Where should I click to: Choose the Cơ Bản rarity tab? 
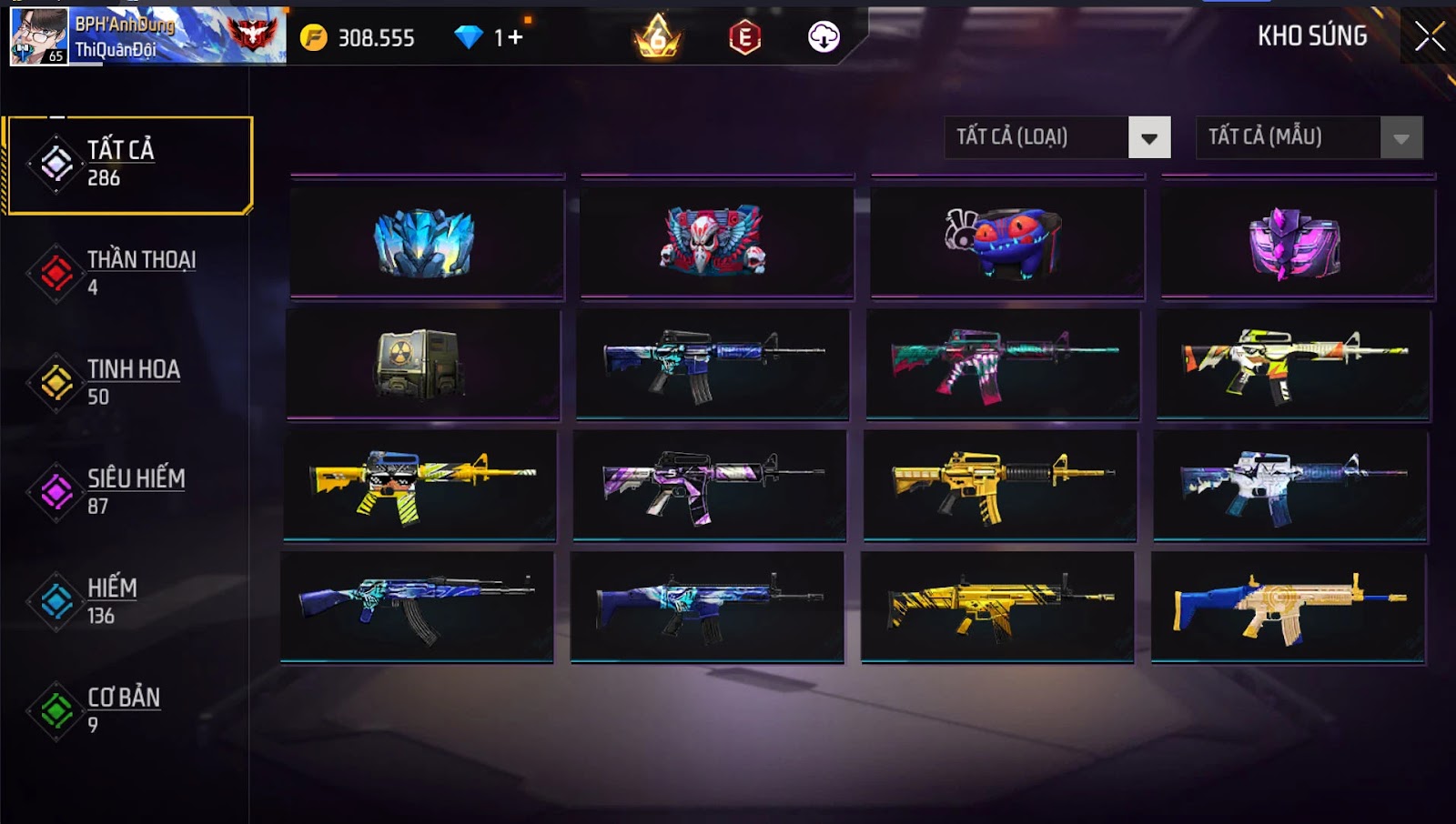pyautogui.click(x=127, y=710)
